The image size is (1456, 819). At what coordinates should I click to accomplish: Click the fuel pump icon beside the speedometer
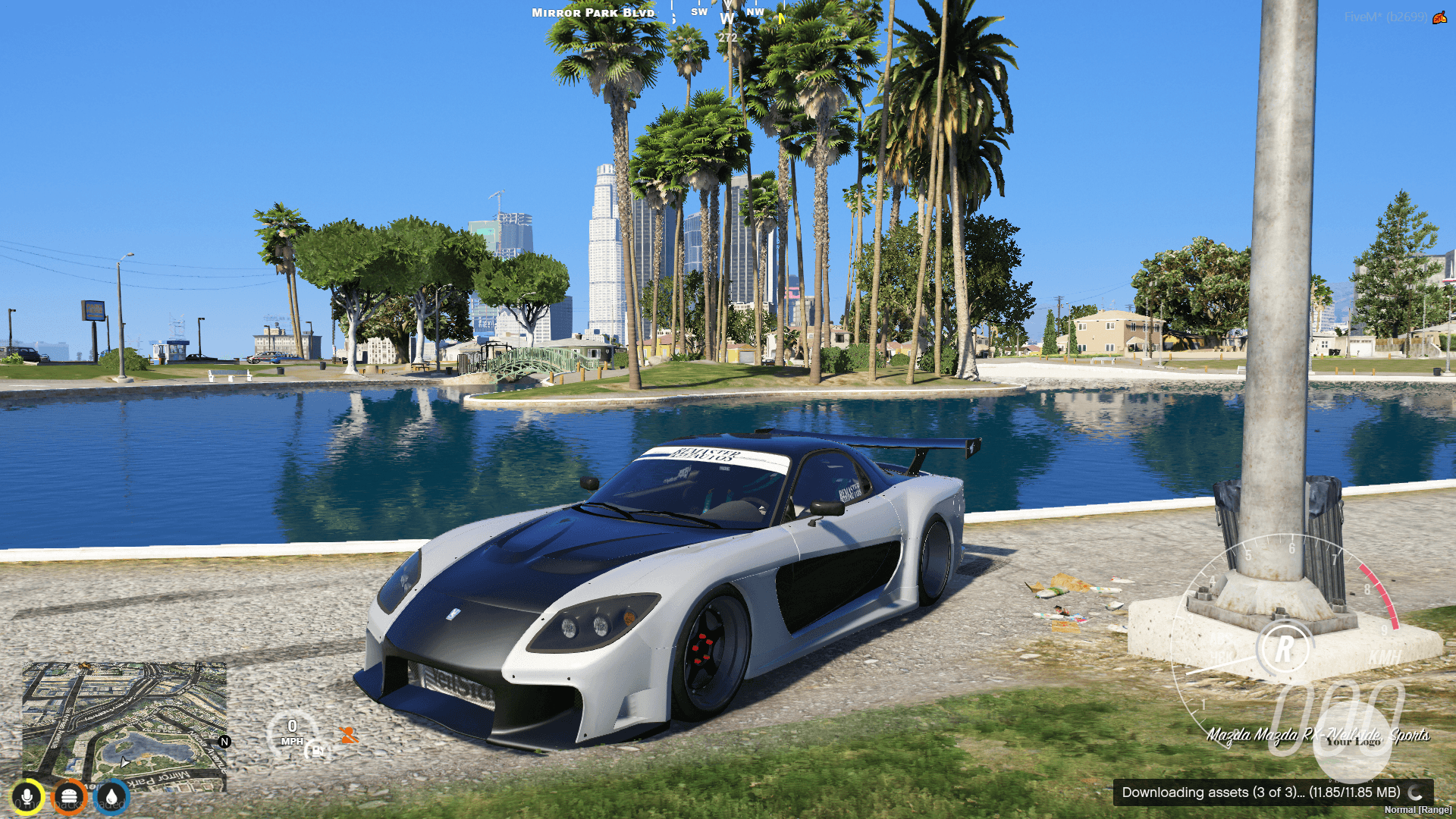point(317,752)
